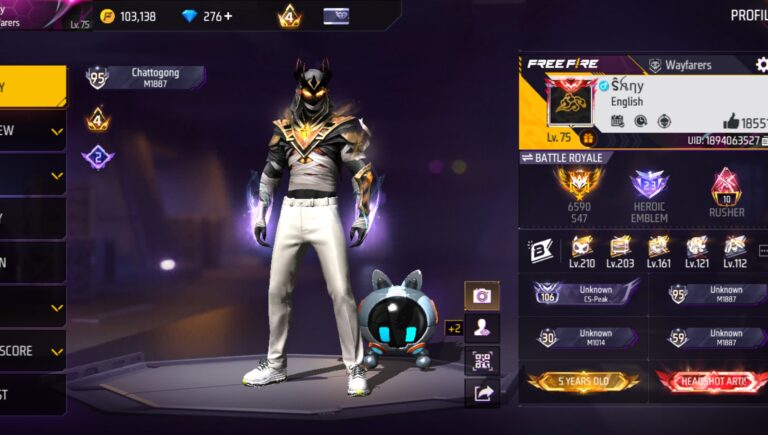Click the +2 pet skill indicator

453,328
